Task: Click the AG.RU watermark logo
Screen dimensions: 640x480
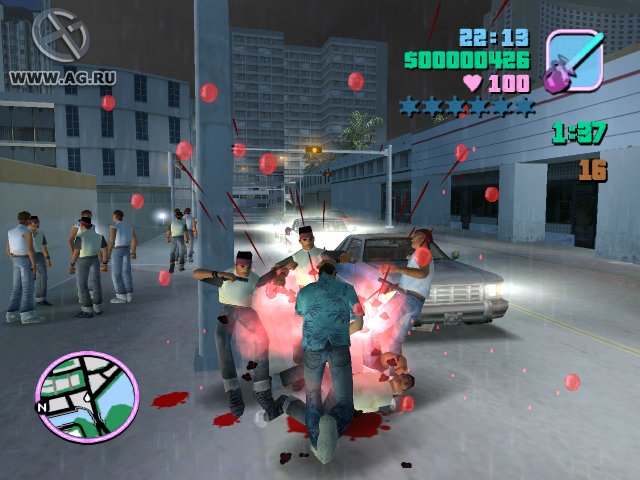Action: coord(60,36)
